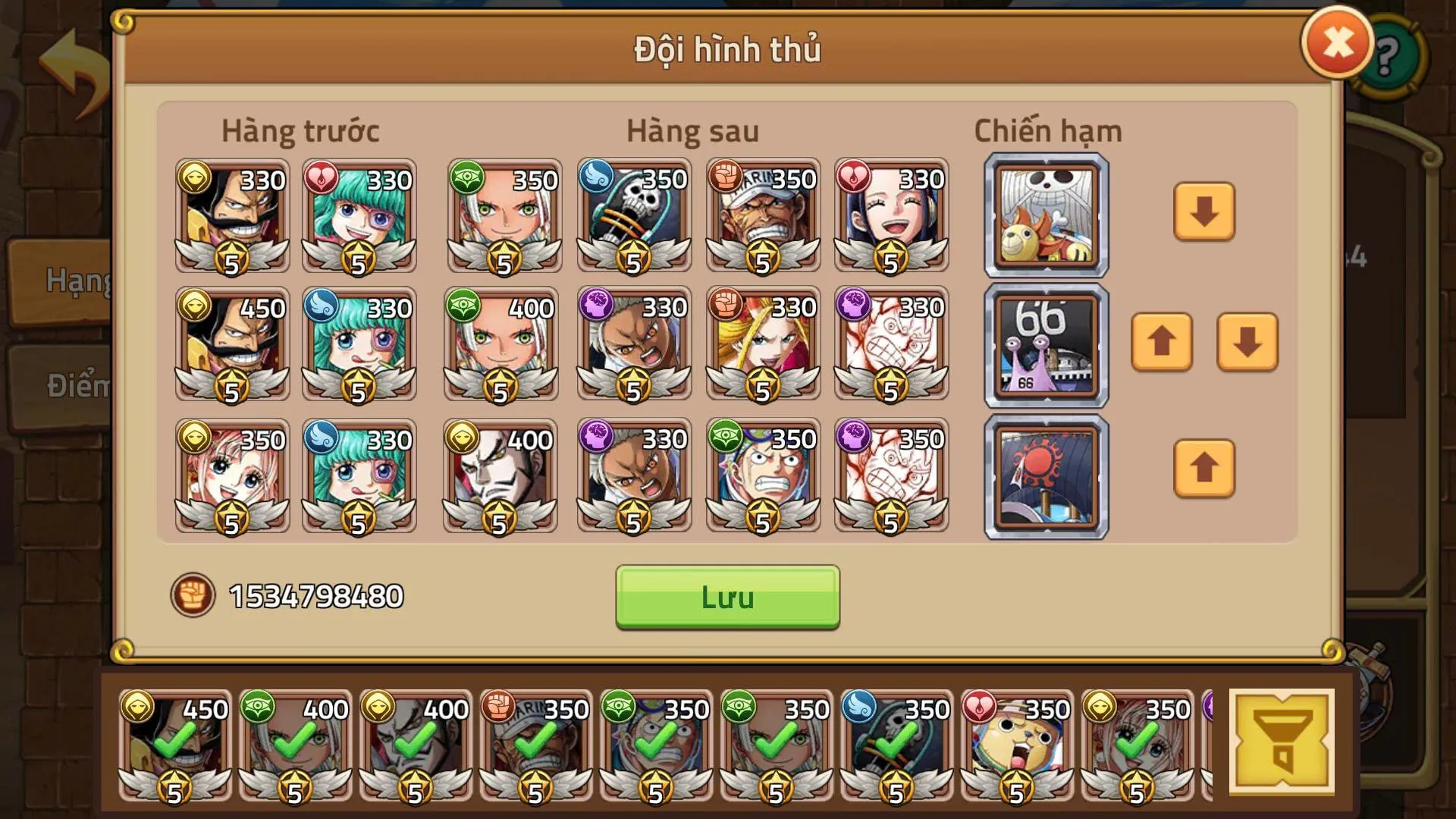Screen dimensions: 1456x819
Task: Click the heart element badge on Robin's portrait
Action: coord(854,174)
